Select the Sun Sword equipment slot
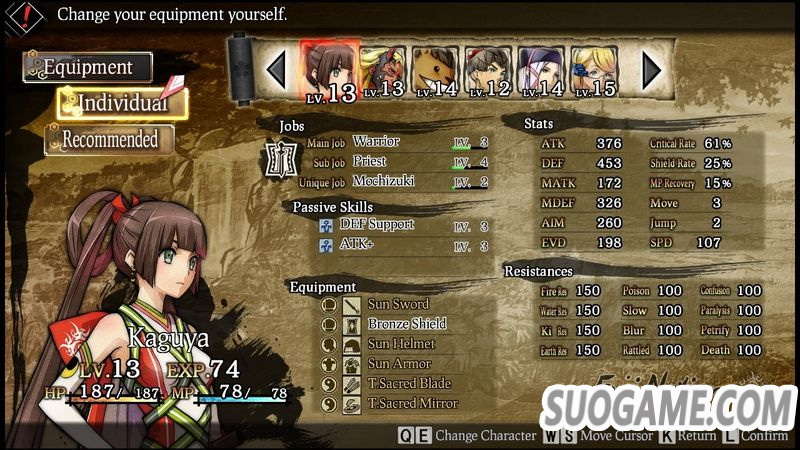Screen dimensions: 800x450 click(397, 304)
